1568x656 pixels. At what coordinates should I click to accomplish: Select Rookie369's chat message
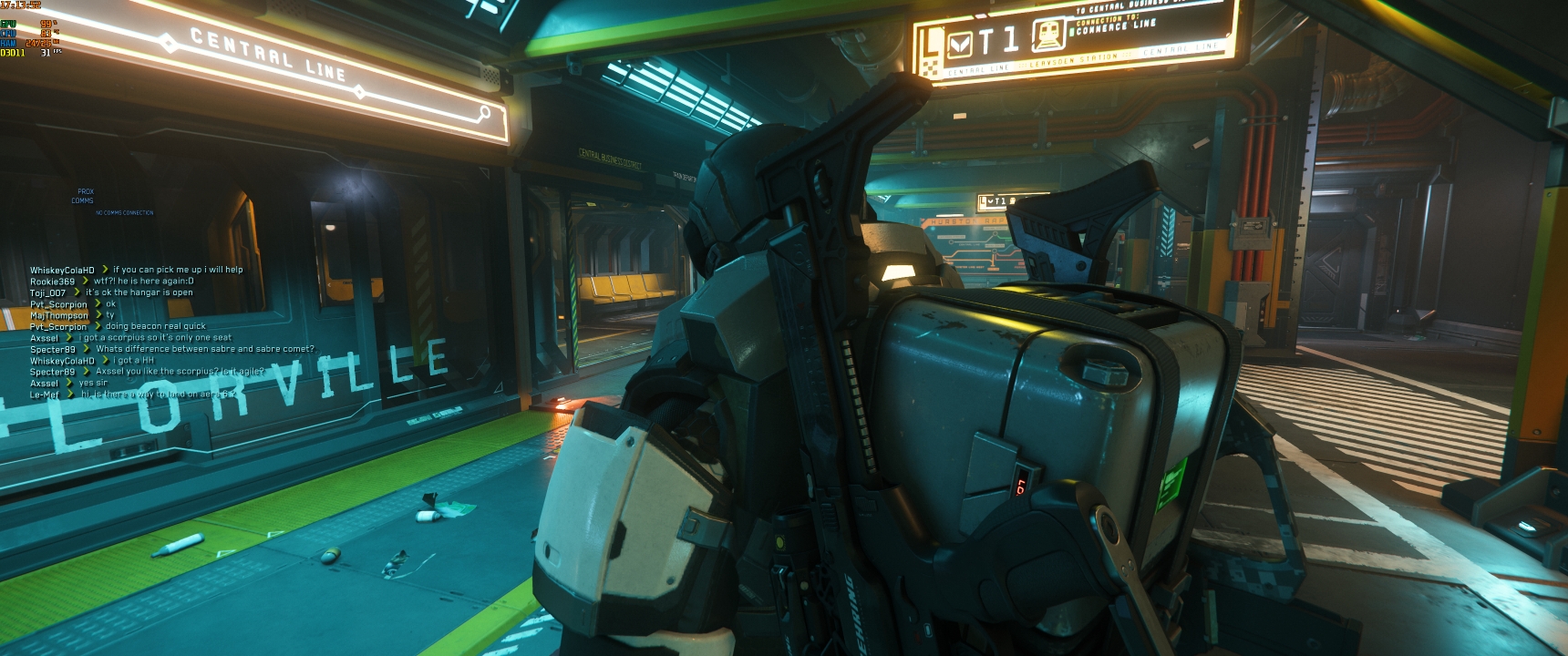(x=143, y=282)
